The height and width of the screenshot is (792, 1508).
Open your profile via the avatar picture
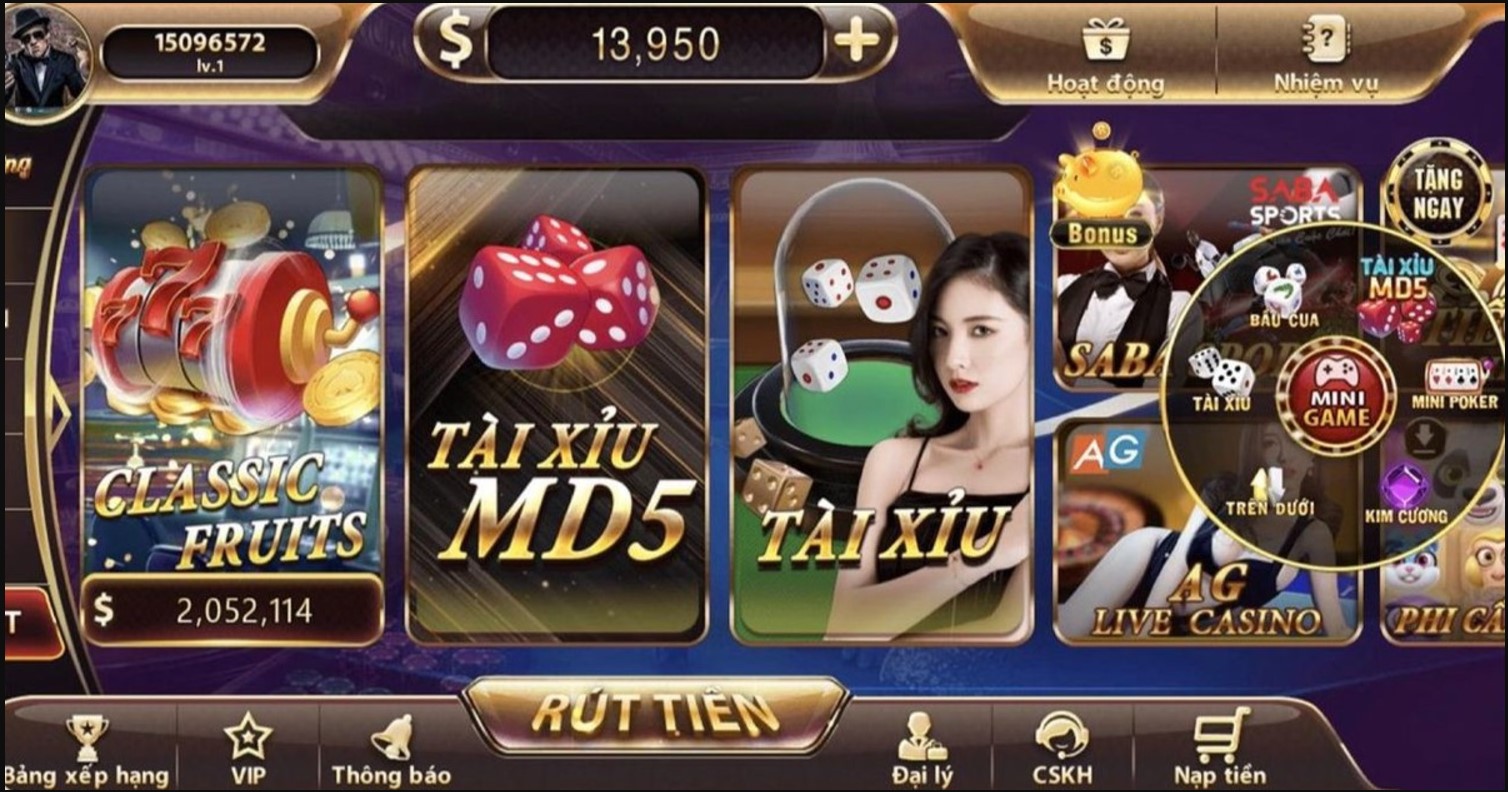[x=46, y=55]
